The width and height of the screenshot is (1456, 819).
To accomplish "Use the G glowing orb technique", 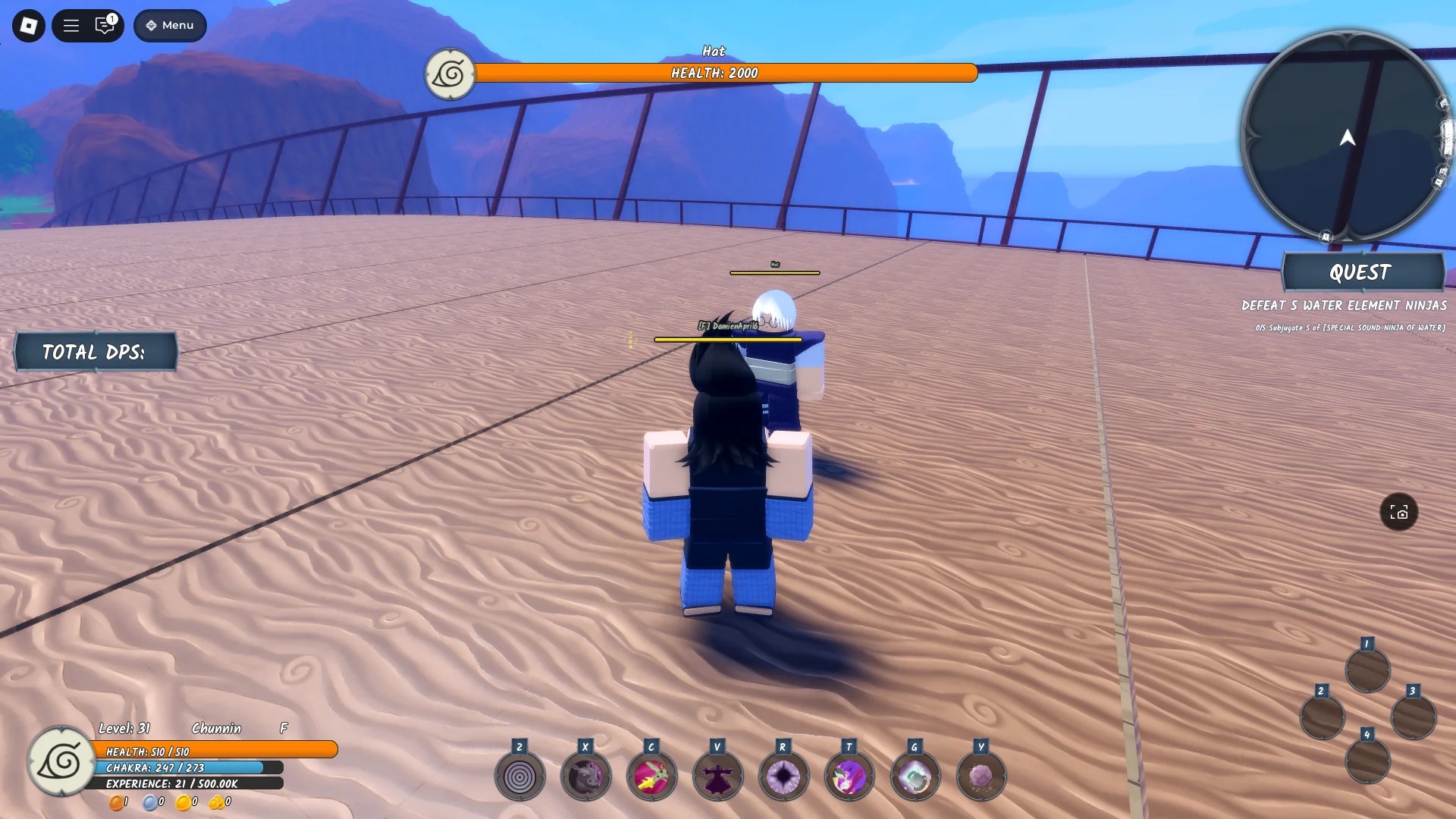I will (915, 775).
